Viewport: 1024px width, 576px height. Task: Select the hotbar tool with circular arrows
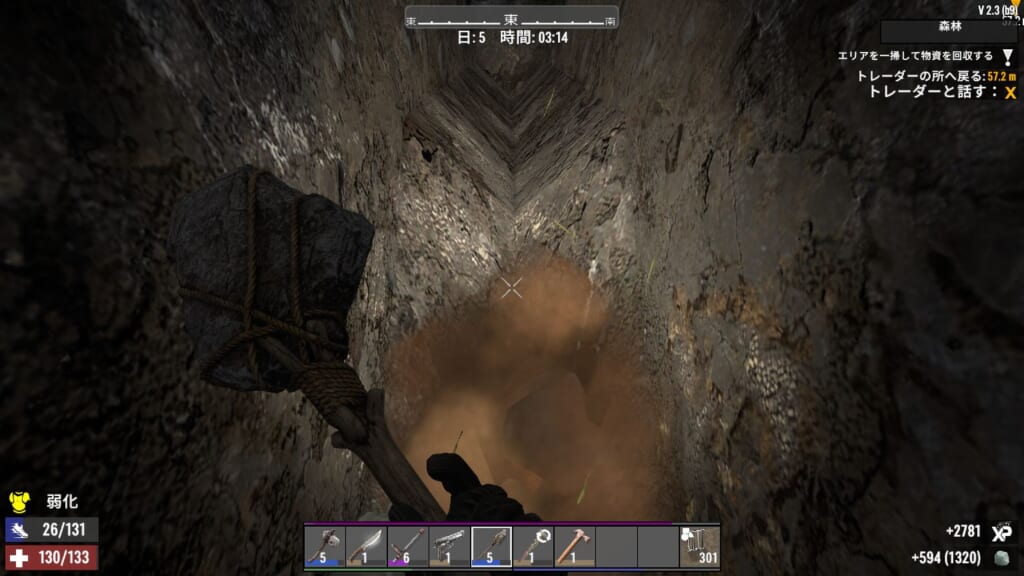533,547
